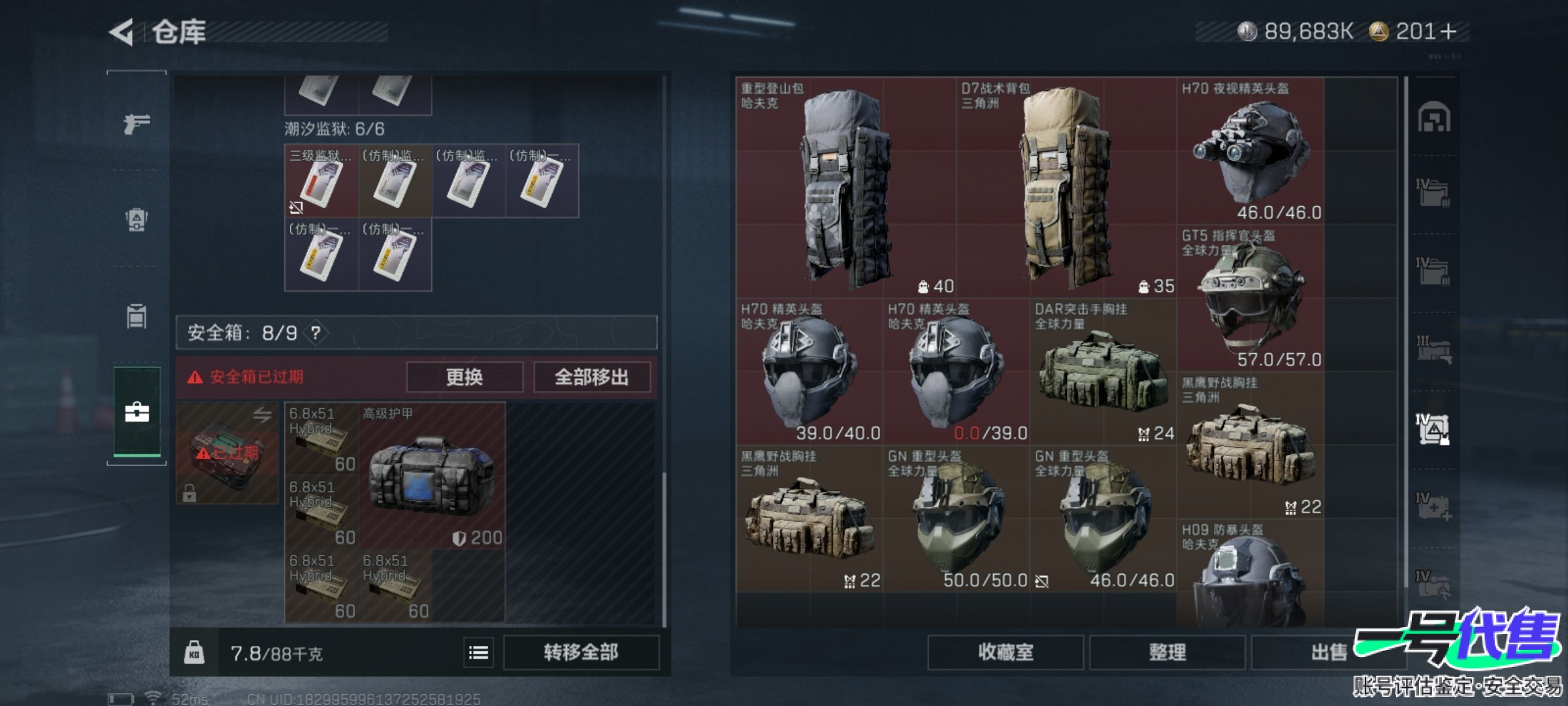Open the 收藏室 collection room
Viewport: 1568px width, 706px height.
click(1005, 652)
